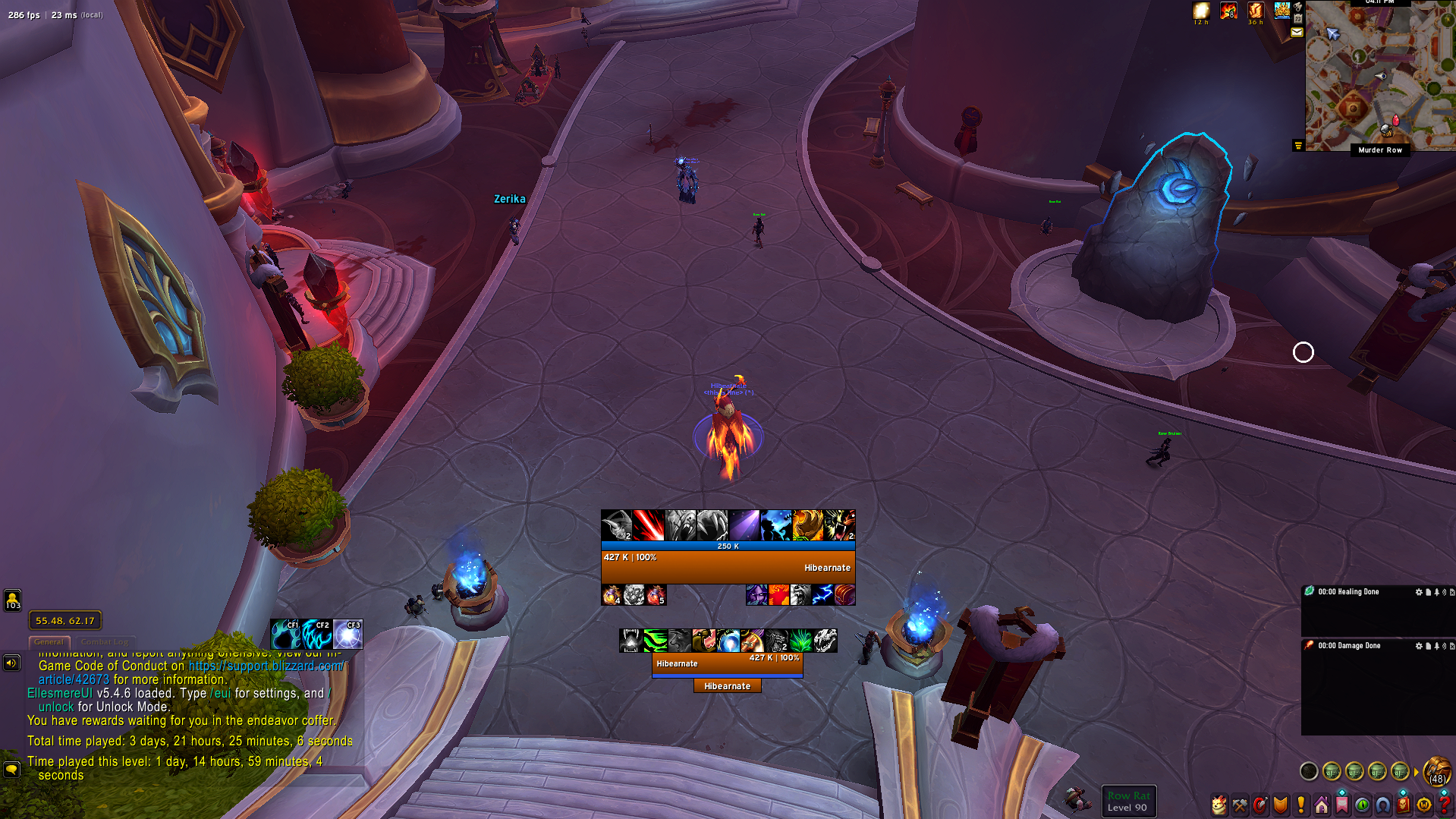This screenshot has width=1456, height=819.
Task: Open the red question mark help button
Action: point(1444,805)
